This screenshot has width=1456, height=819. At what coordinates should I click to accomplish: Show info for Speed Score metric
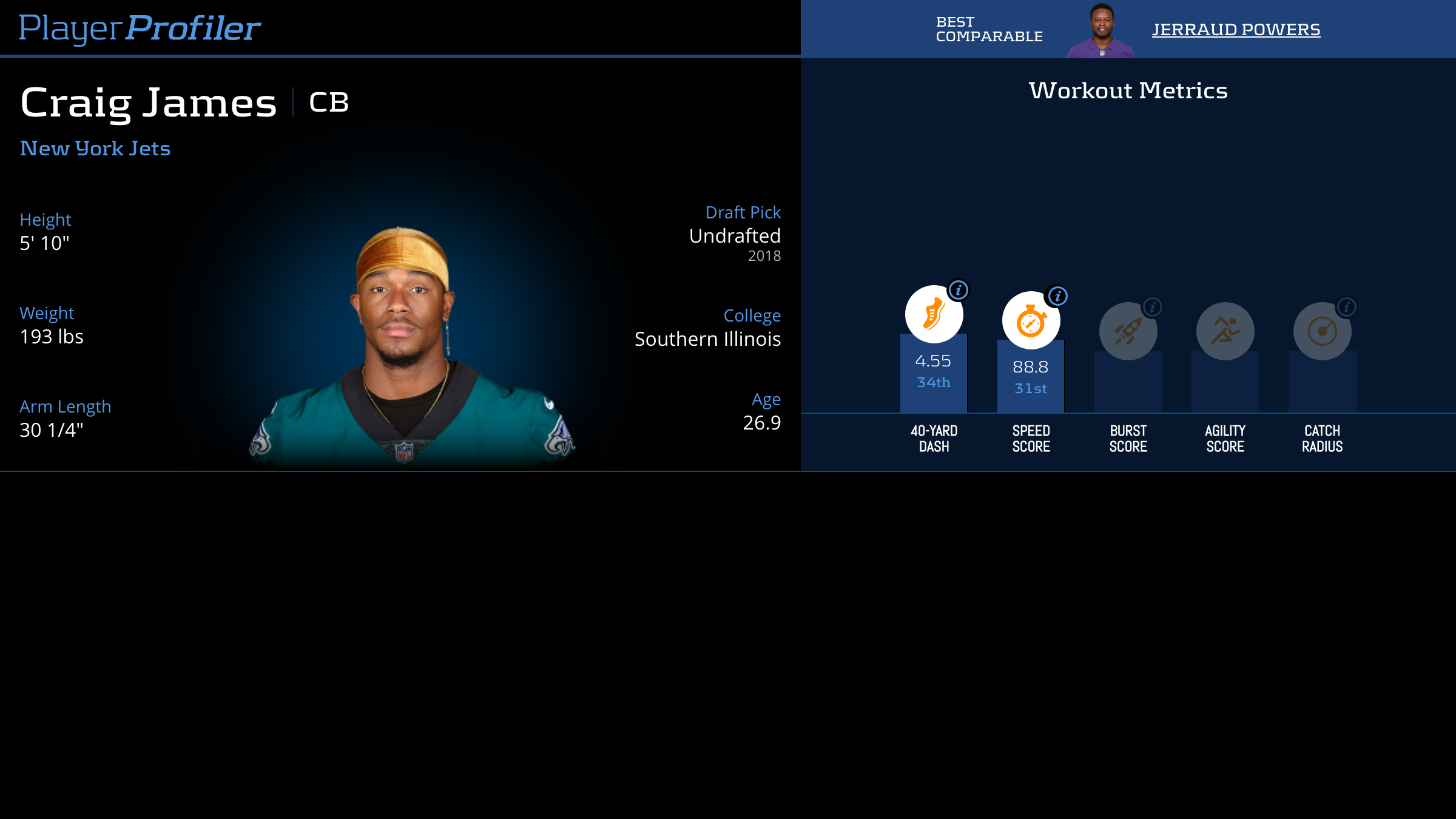[x=1057, y=296]
